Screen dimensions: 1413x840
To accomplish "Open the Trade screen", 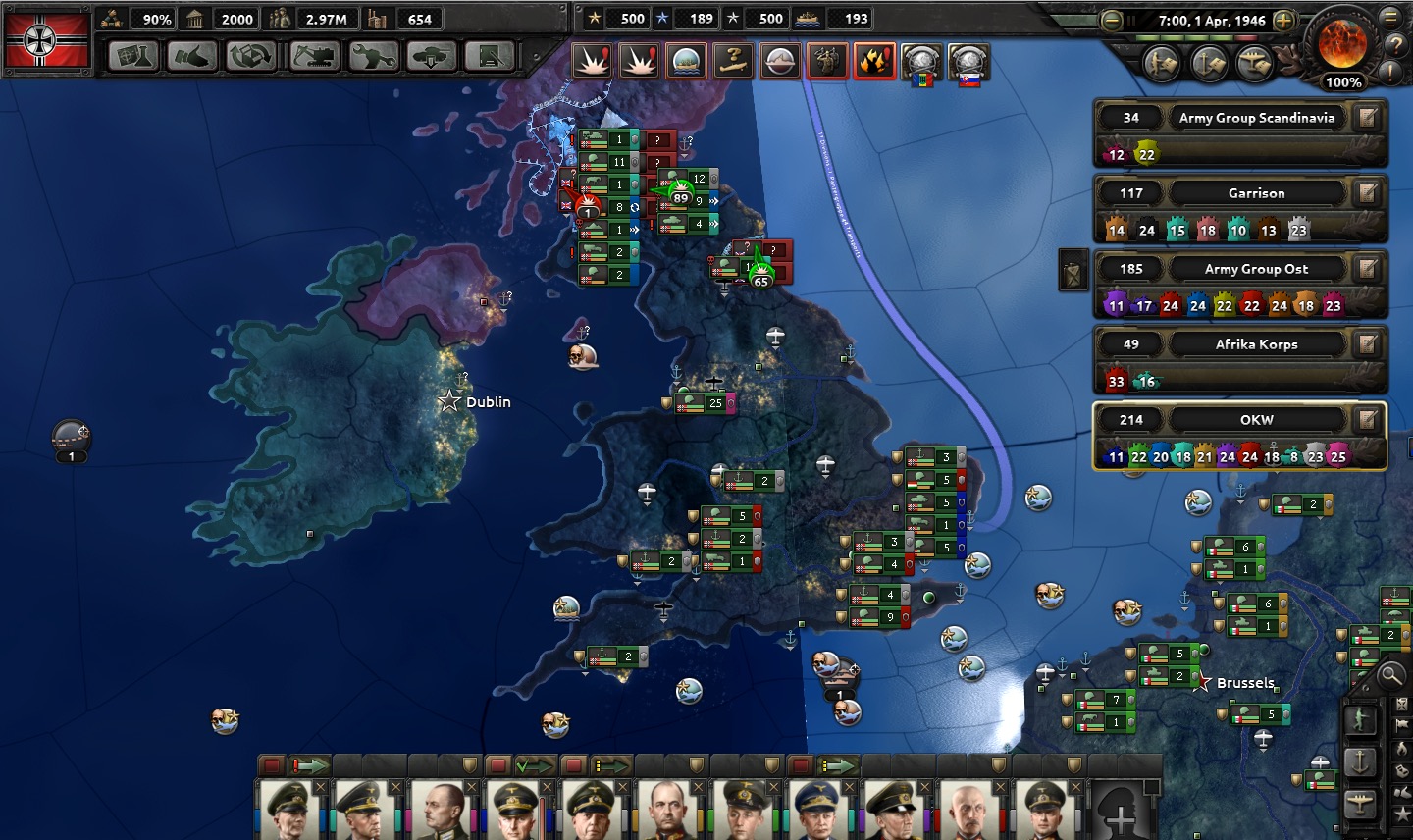I will (x=251, y=57).
